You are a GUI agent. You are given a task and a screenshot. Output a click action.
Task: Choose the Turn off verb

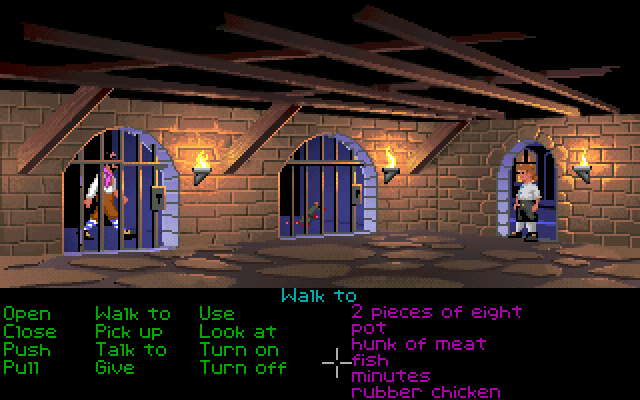243,367
